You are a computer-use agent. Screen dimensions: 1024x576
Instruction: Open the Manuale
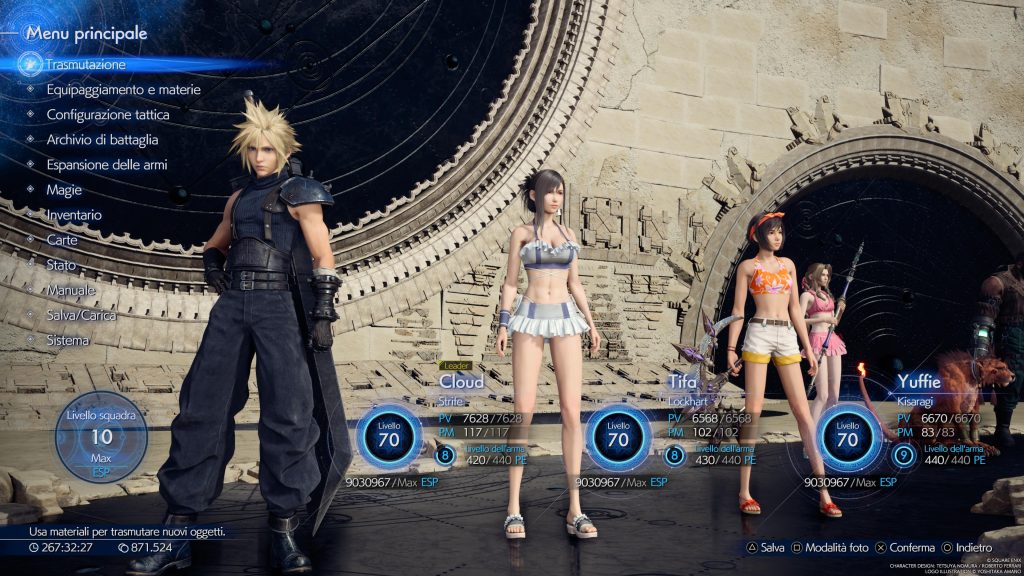[71, 290]
